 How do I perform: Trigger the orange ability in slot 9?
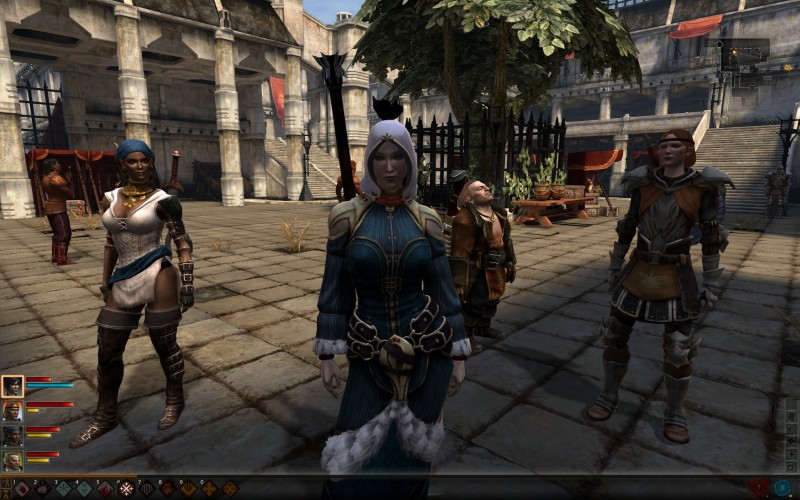coord(189,489)
